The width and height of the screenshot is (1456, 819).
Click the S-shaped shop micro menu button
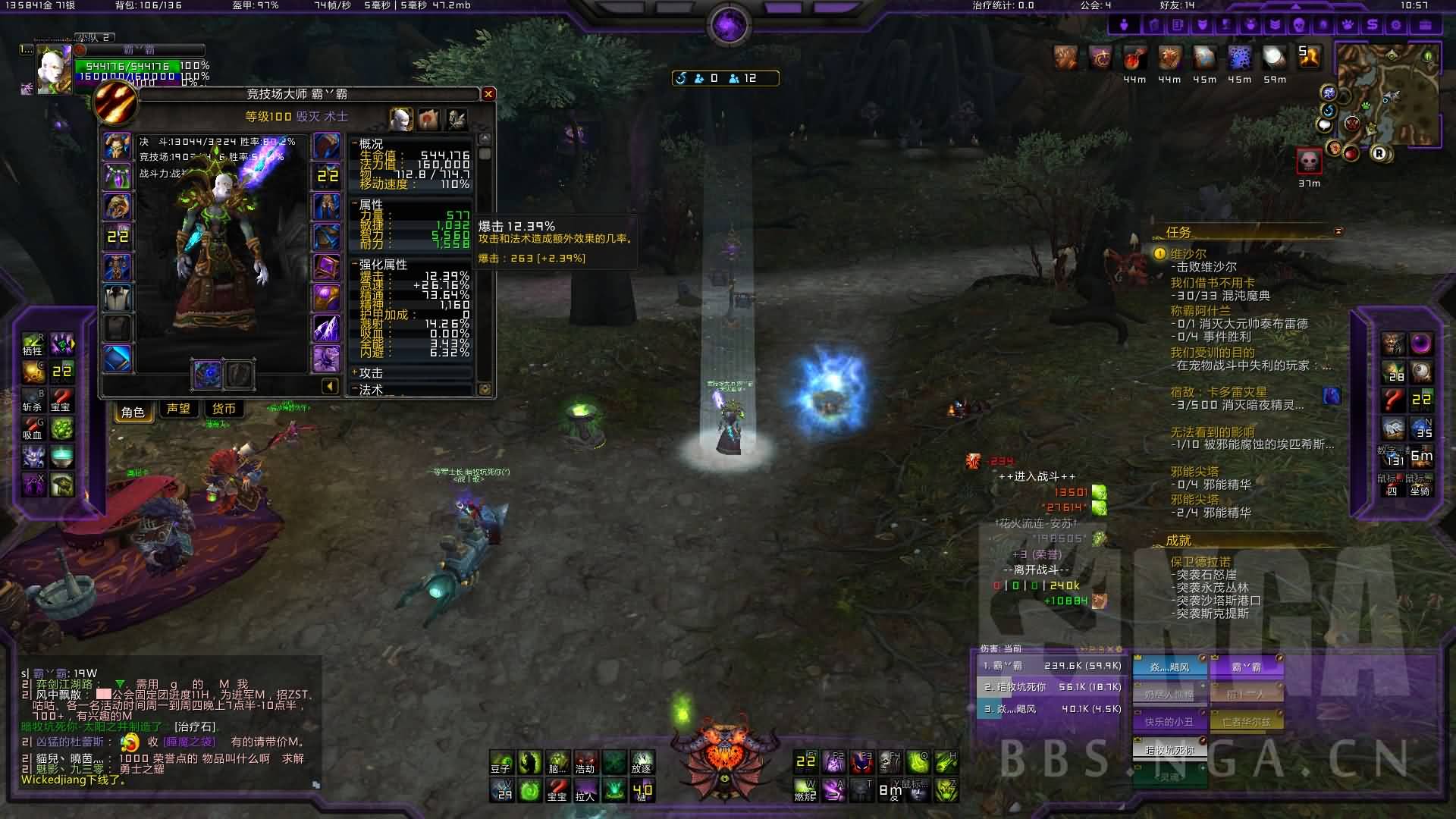1372,25
